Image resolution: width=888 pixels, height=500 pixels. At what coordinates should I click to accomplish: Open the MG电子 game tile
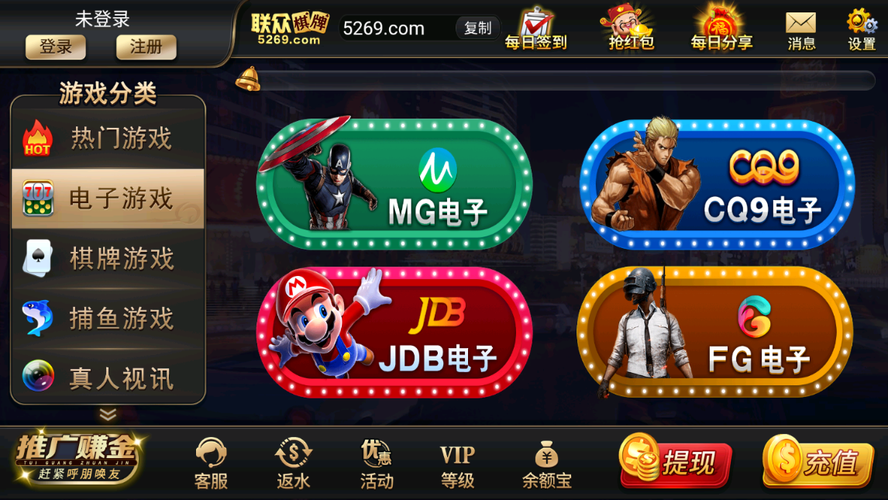[x=395, y=184]
